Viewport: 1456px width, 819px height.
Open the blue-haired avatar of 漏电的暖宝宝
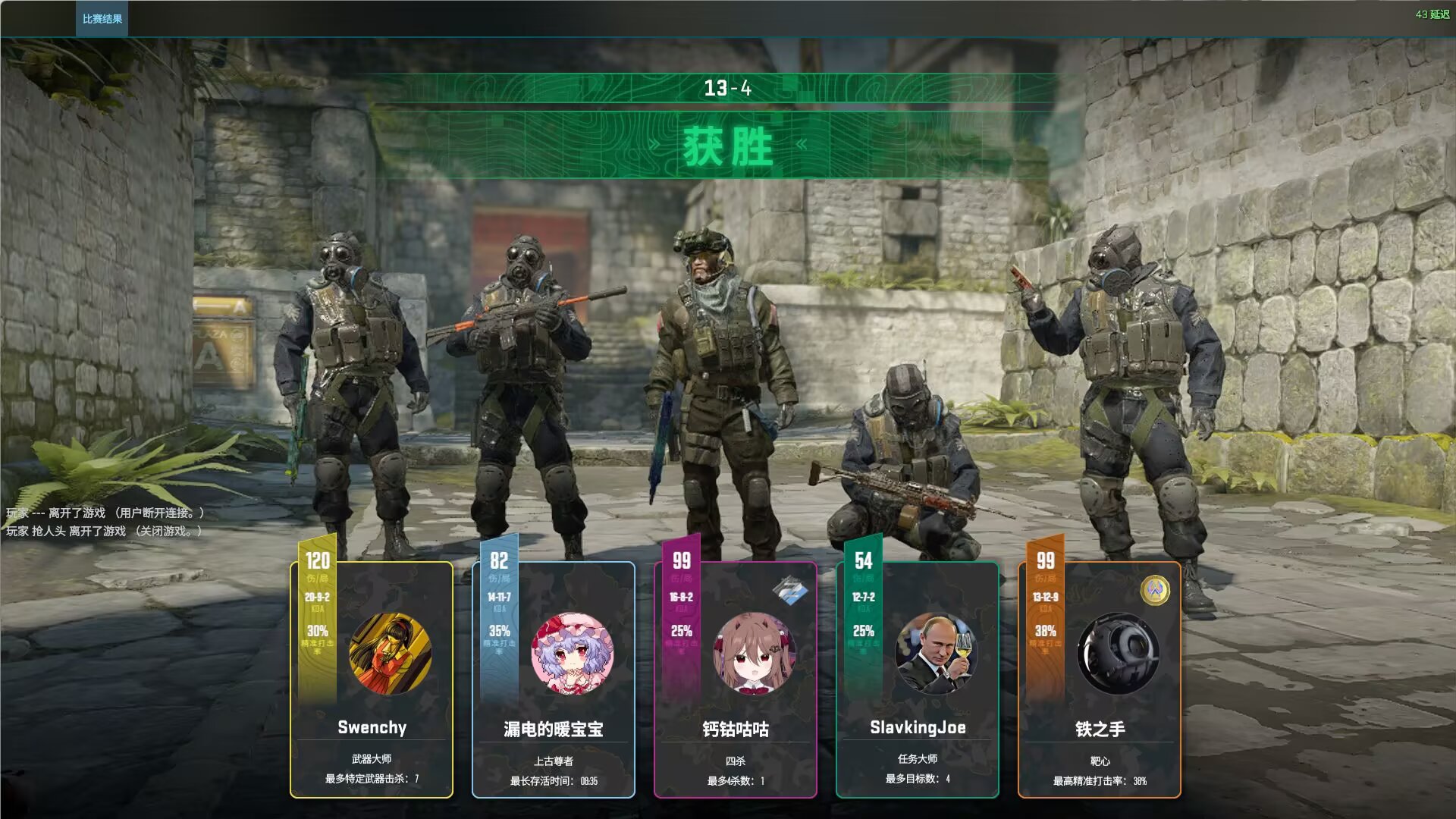pyautogui.click(x=572, y=654)
